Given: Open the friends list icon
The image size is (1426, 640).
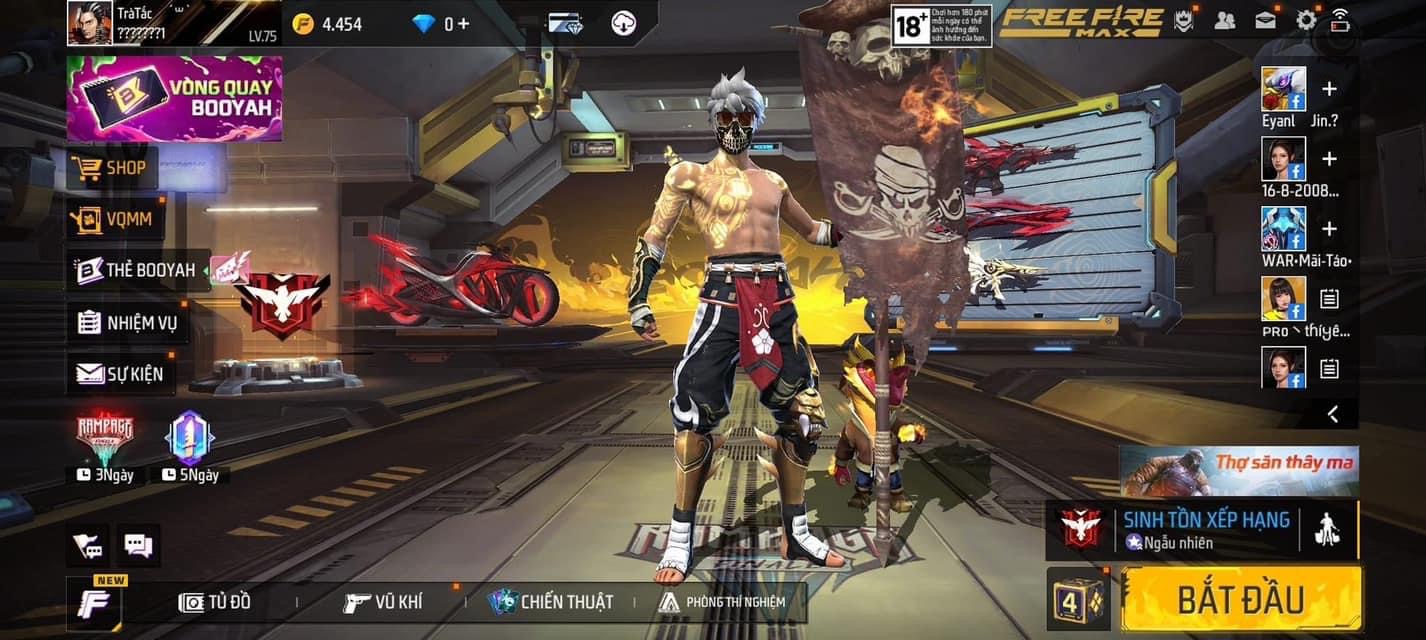Looking at the screenshot, I should point(1225,20).
